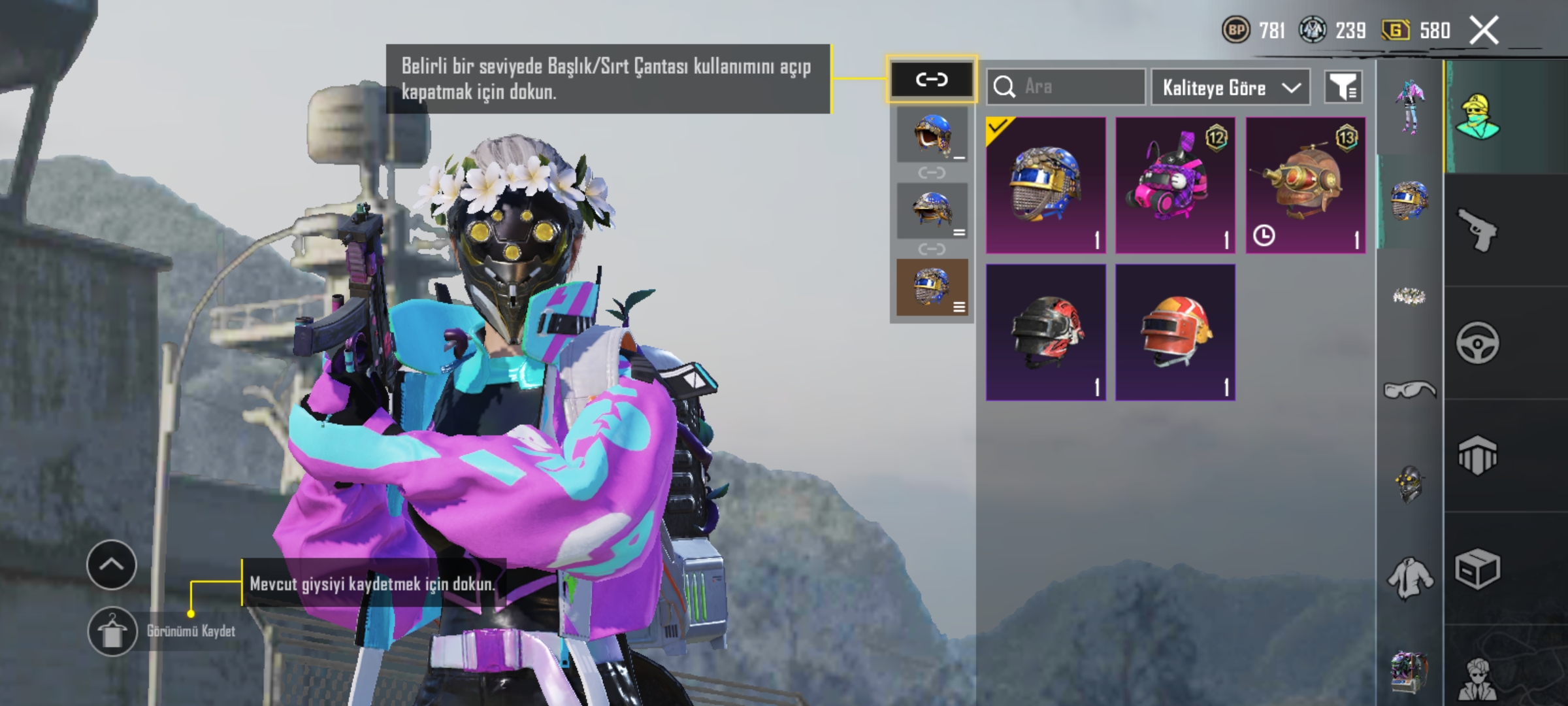Expand the up-arrow circle button

pos(112,565)
